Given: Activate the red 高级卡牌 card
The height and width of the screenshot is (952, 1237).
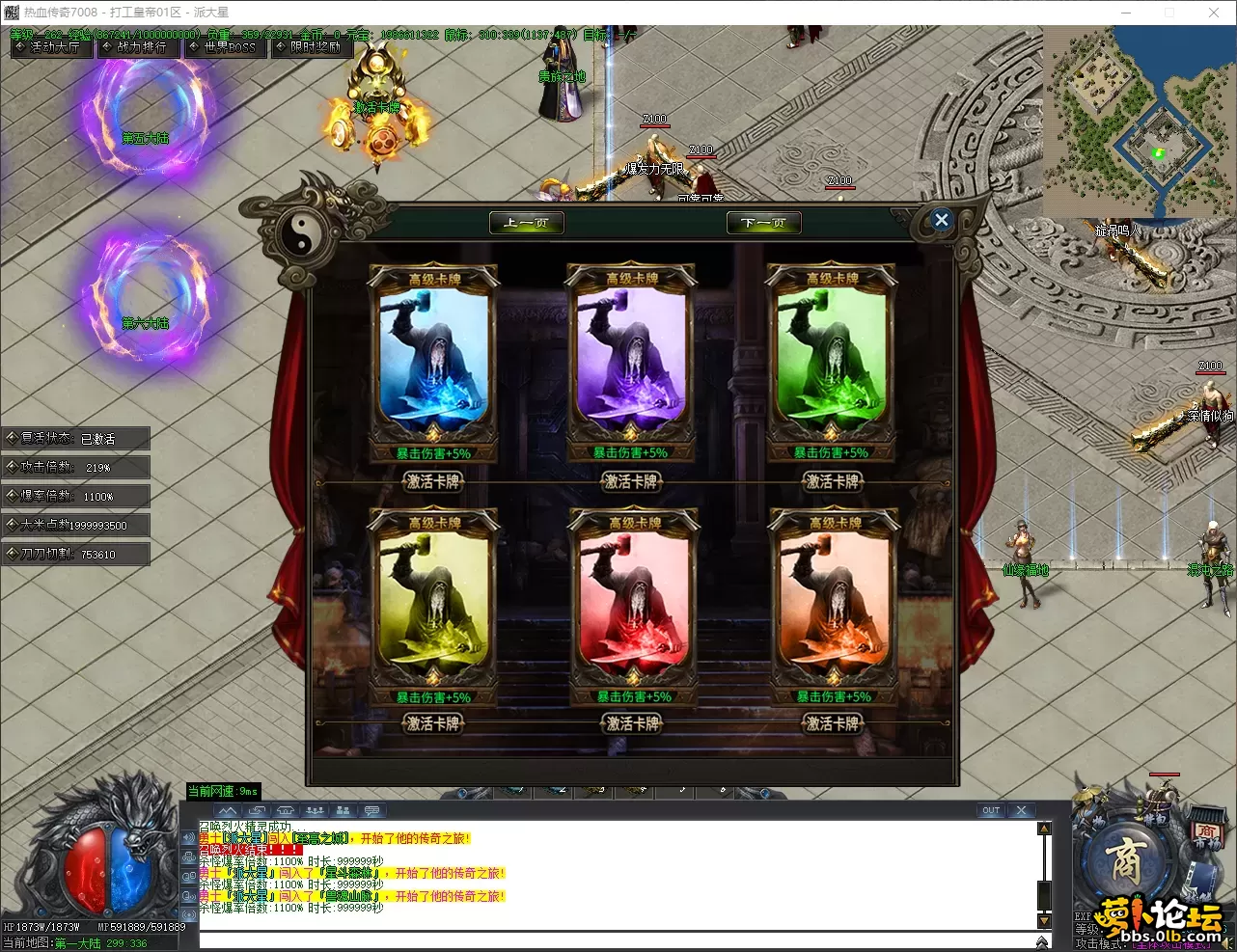Looking at the screenshot, I should coord(633,722).
